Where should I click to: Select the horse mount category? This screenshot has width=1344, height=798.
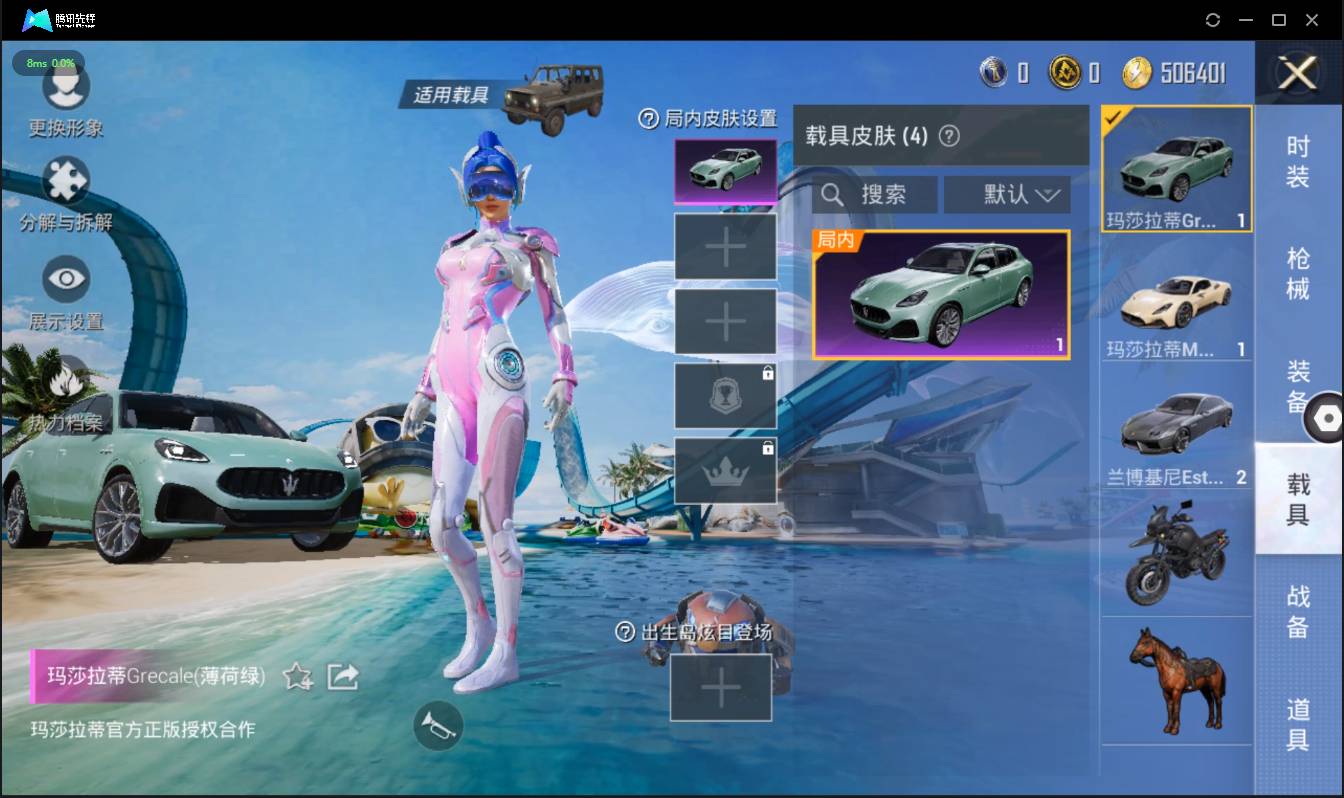tap(1176, 680)
